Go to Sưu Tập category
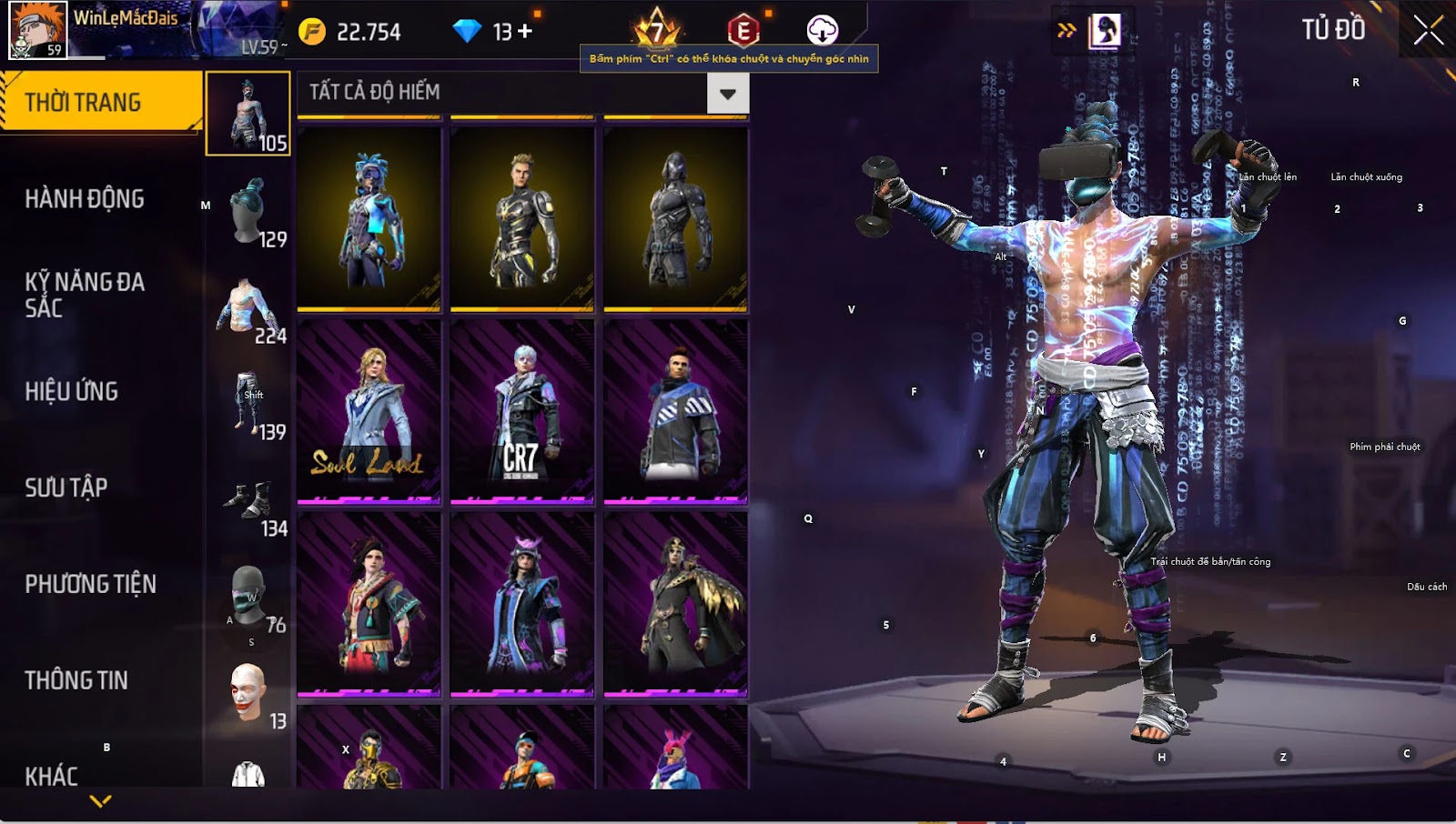1456x824 pixels. pos(66,487)
